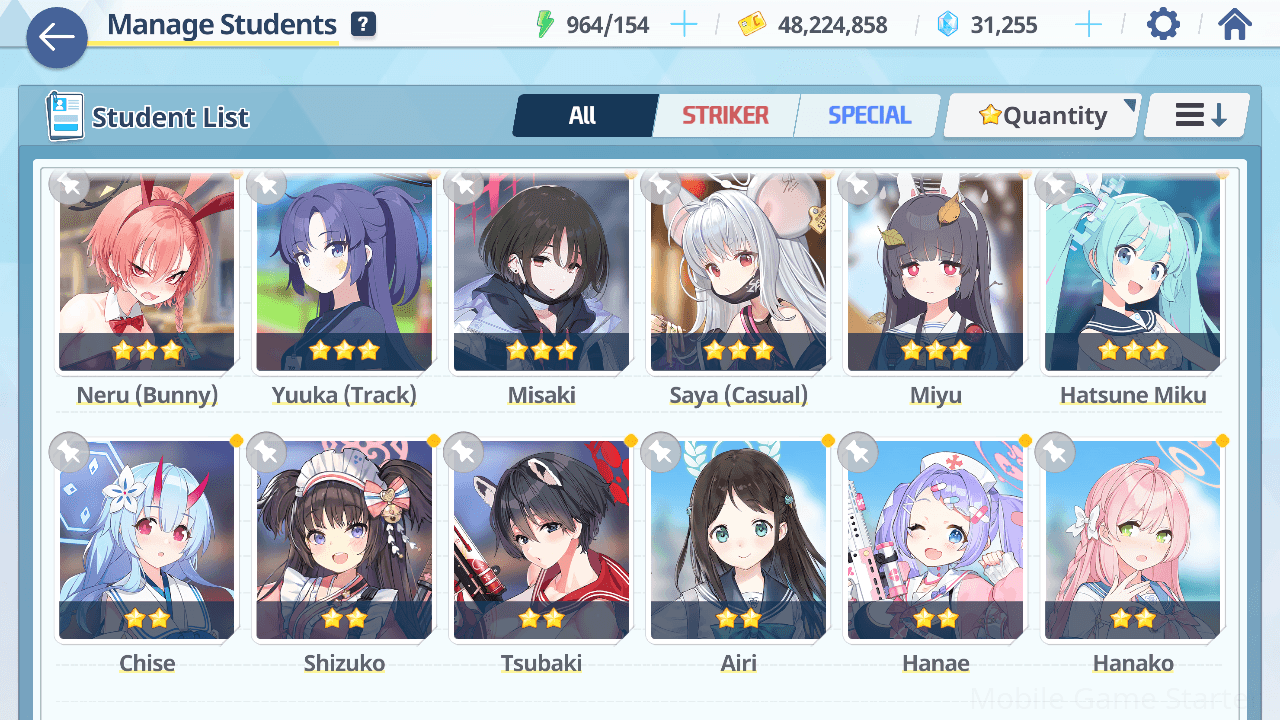Viewport: 1280px width, 720px height.
Task: Return to the home screen
Action: tap(1235, 24)
